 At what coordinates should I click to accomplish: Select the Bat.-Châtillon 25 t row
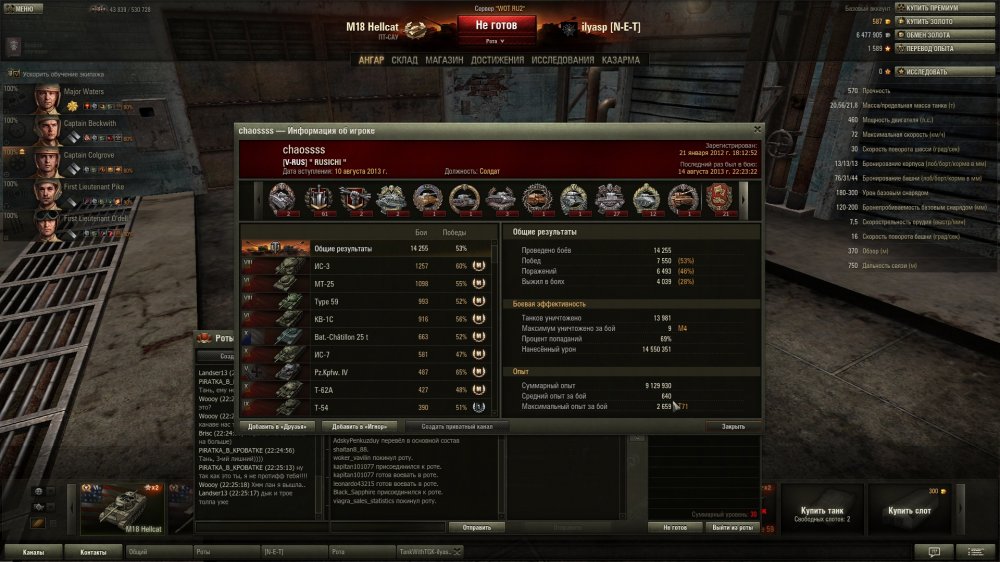pos(367,337)
